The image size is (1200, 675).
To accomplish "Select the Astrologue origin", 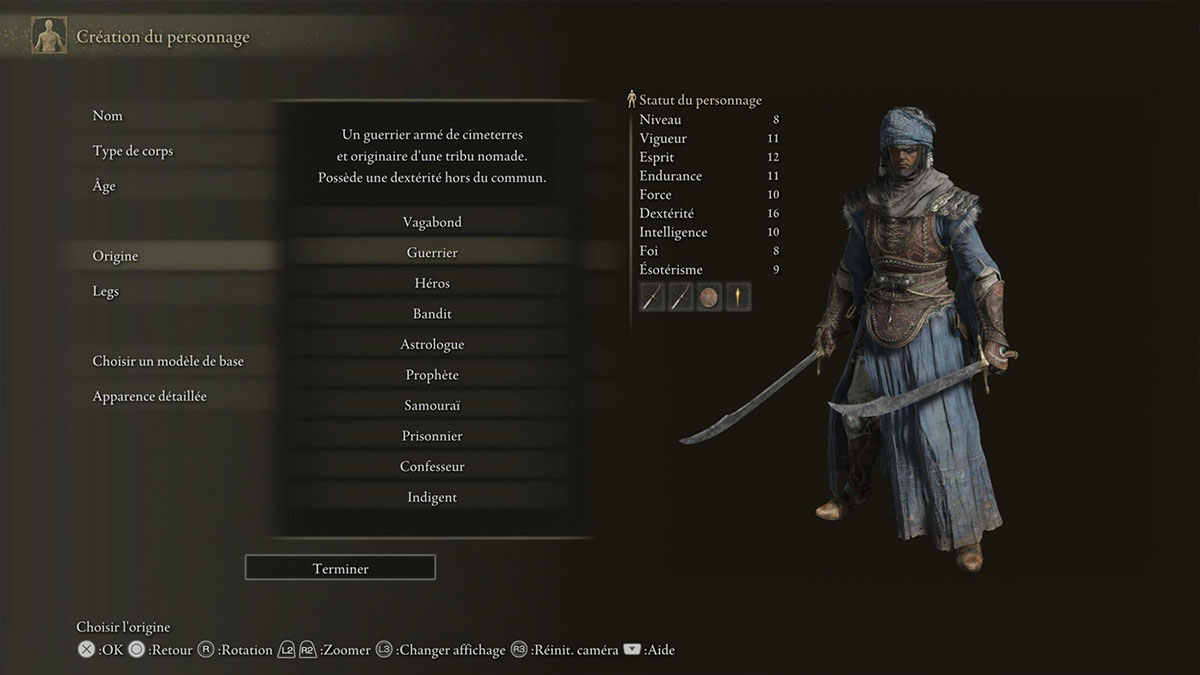I will (x=432, y=344).
